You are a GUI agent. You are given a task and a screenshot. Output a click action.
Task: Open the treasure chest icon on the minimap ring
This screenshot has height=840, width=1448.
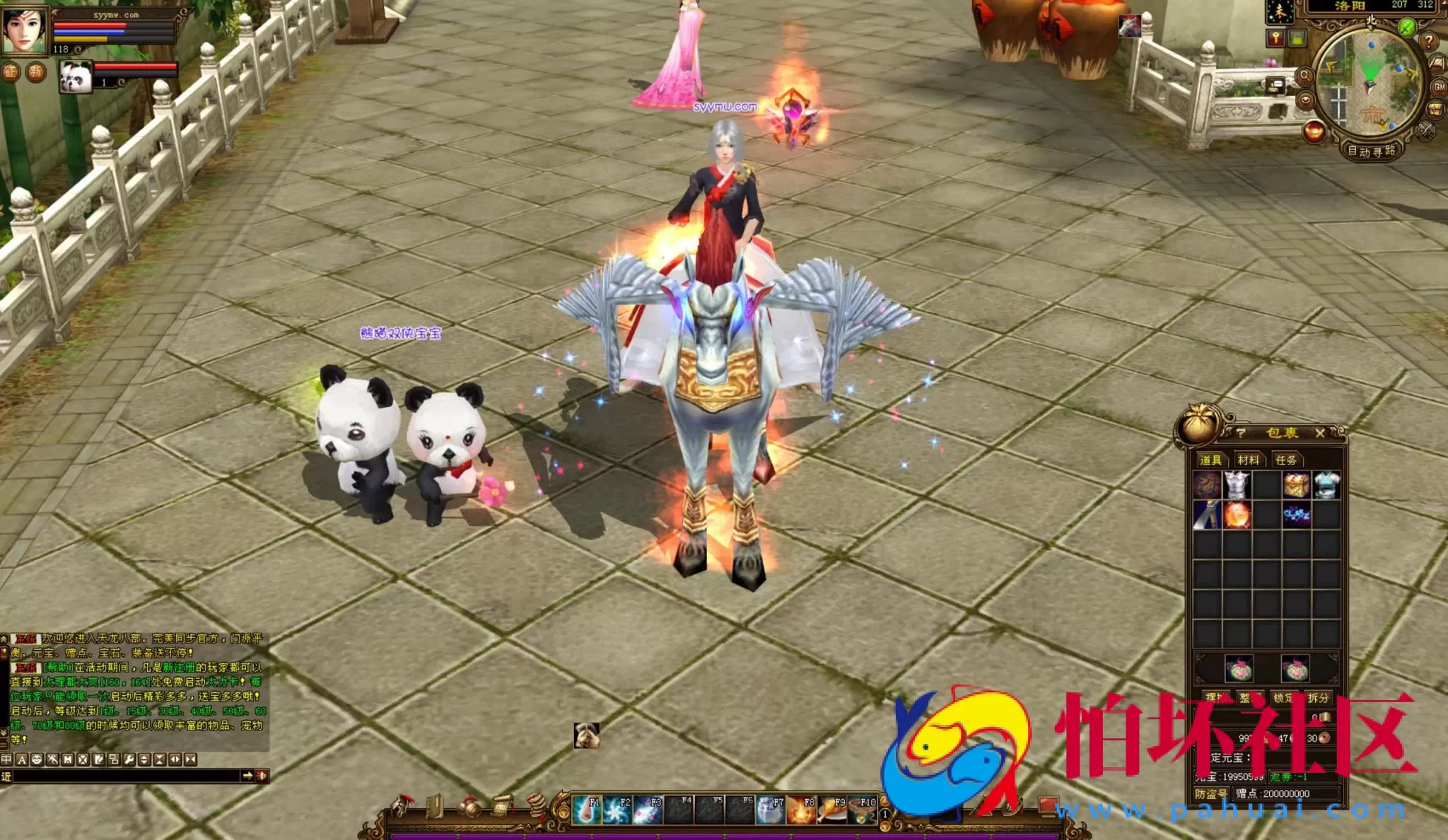(1435, 109)
